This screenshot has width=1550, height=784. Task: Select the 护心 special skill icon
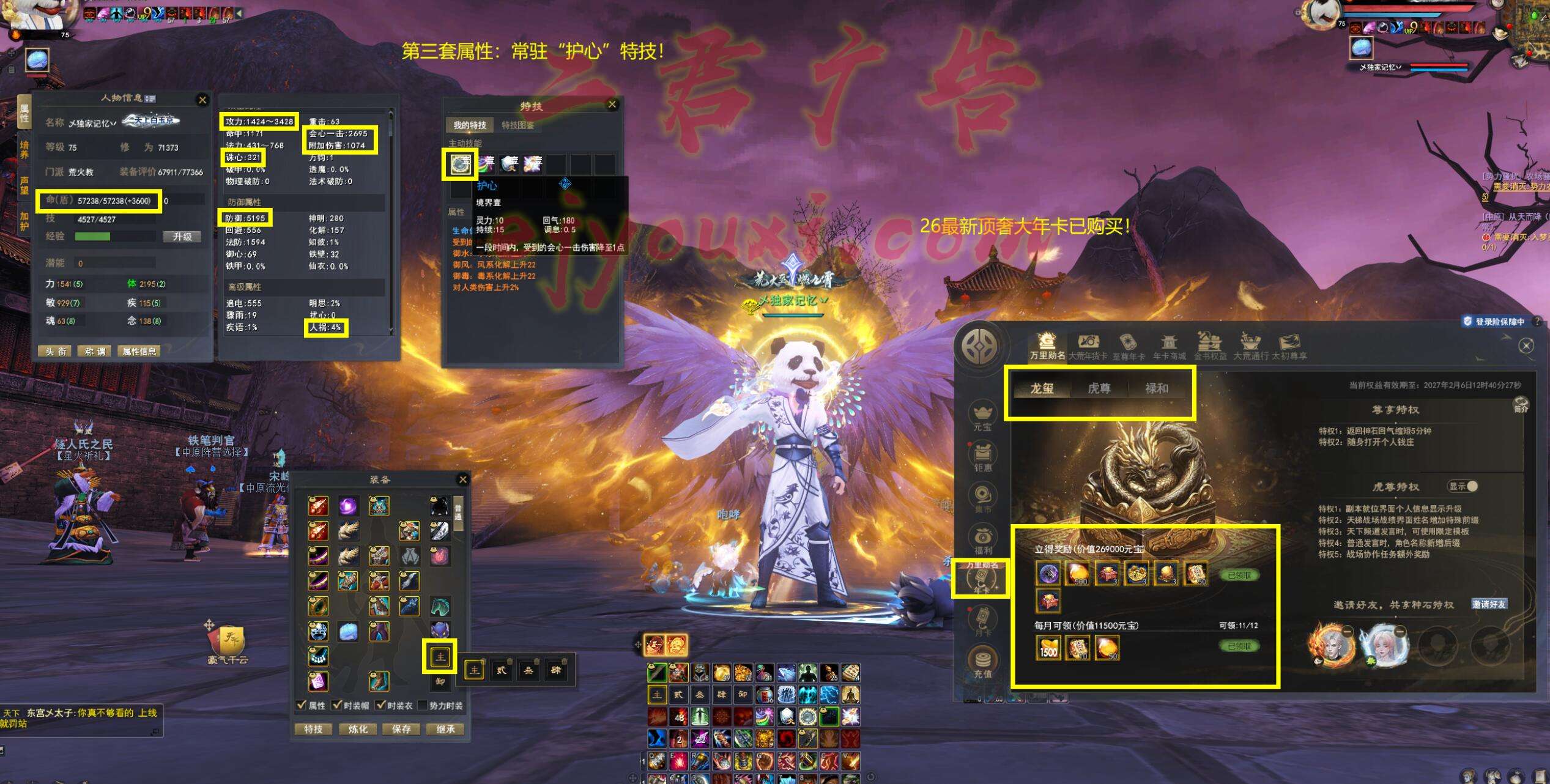point(460,164)
